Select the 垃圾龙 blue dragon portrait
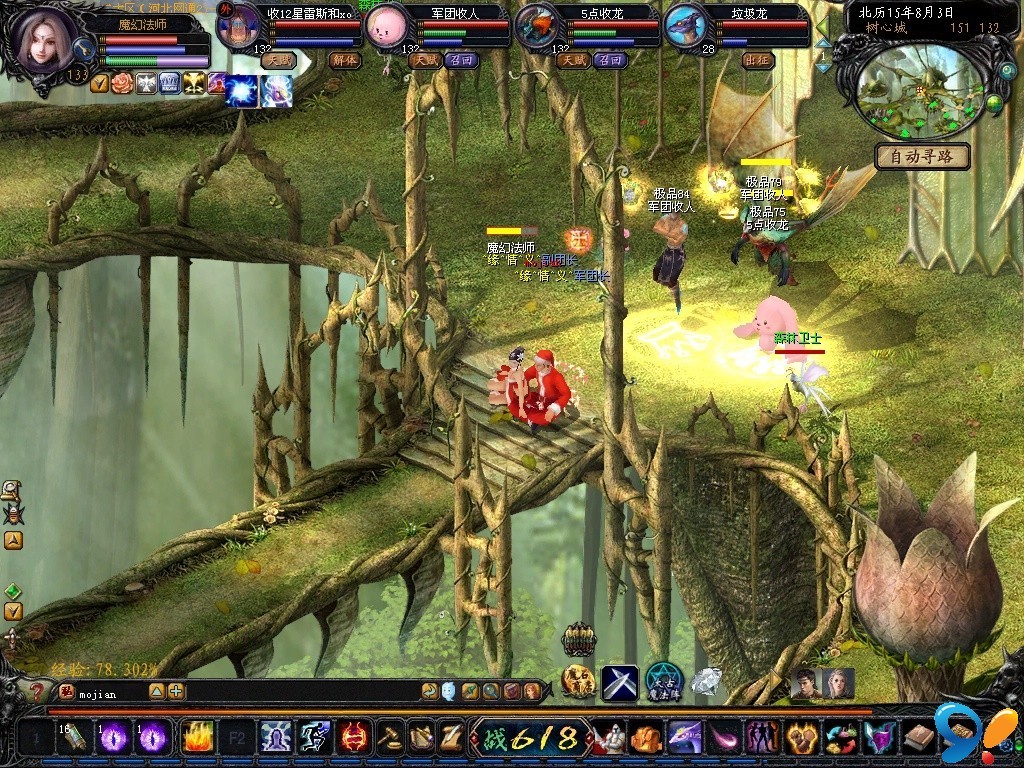1024x768 pixels. 684,28
